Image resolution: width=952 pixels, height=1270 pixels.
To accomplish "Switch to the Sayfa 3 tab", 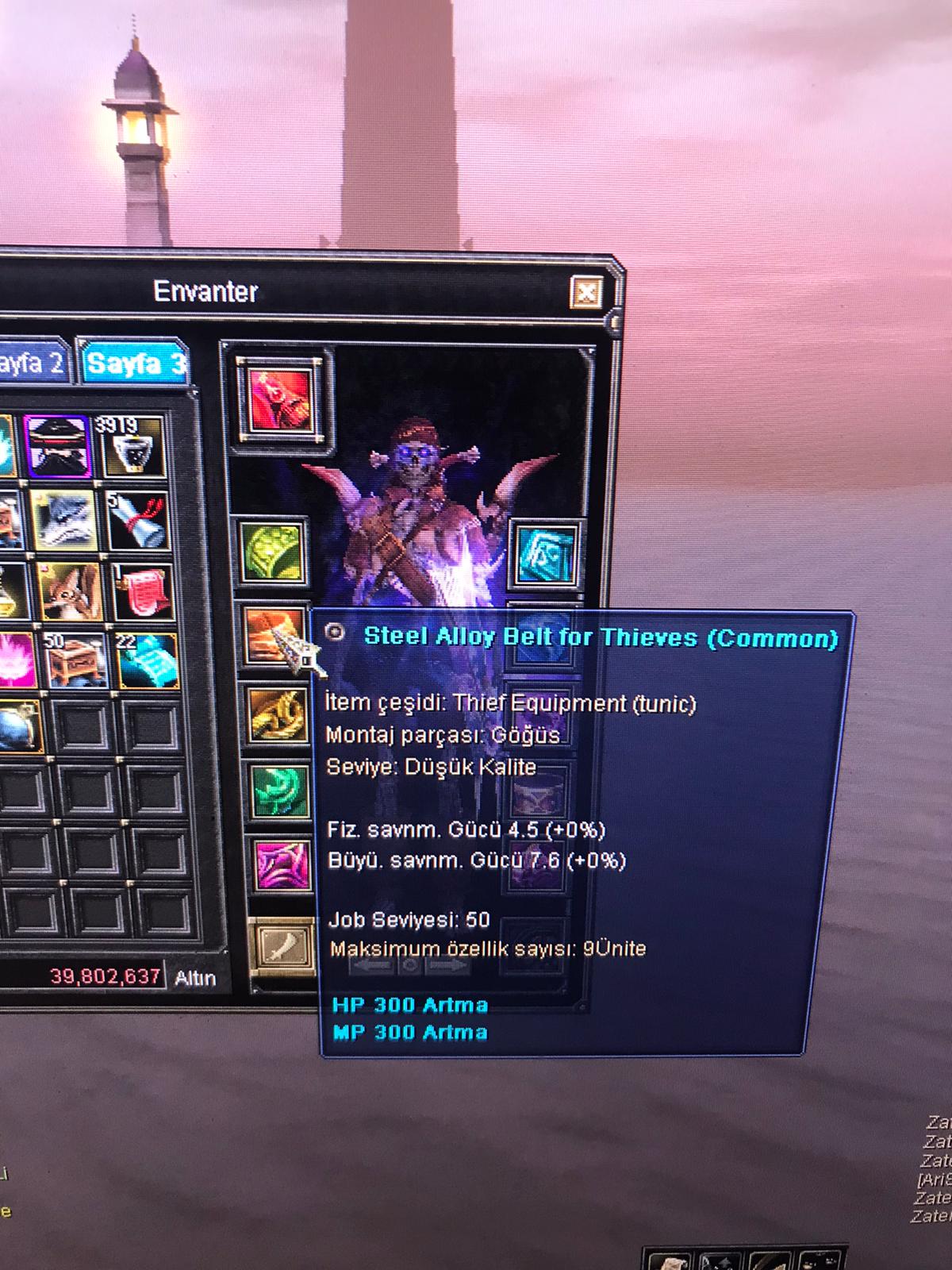I will (x=135, y=364).
